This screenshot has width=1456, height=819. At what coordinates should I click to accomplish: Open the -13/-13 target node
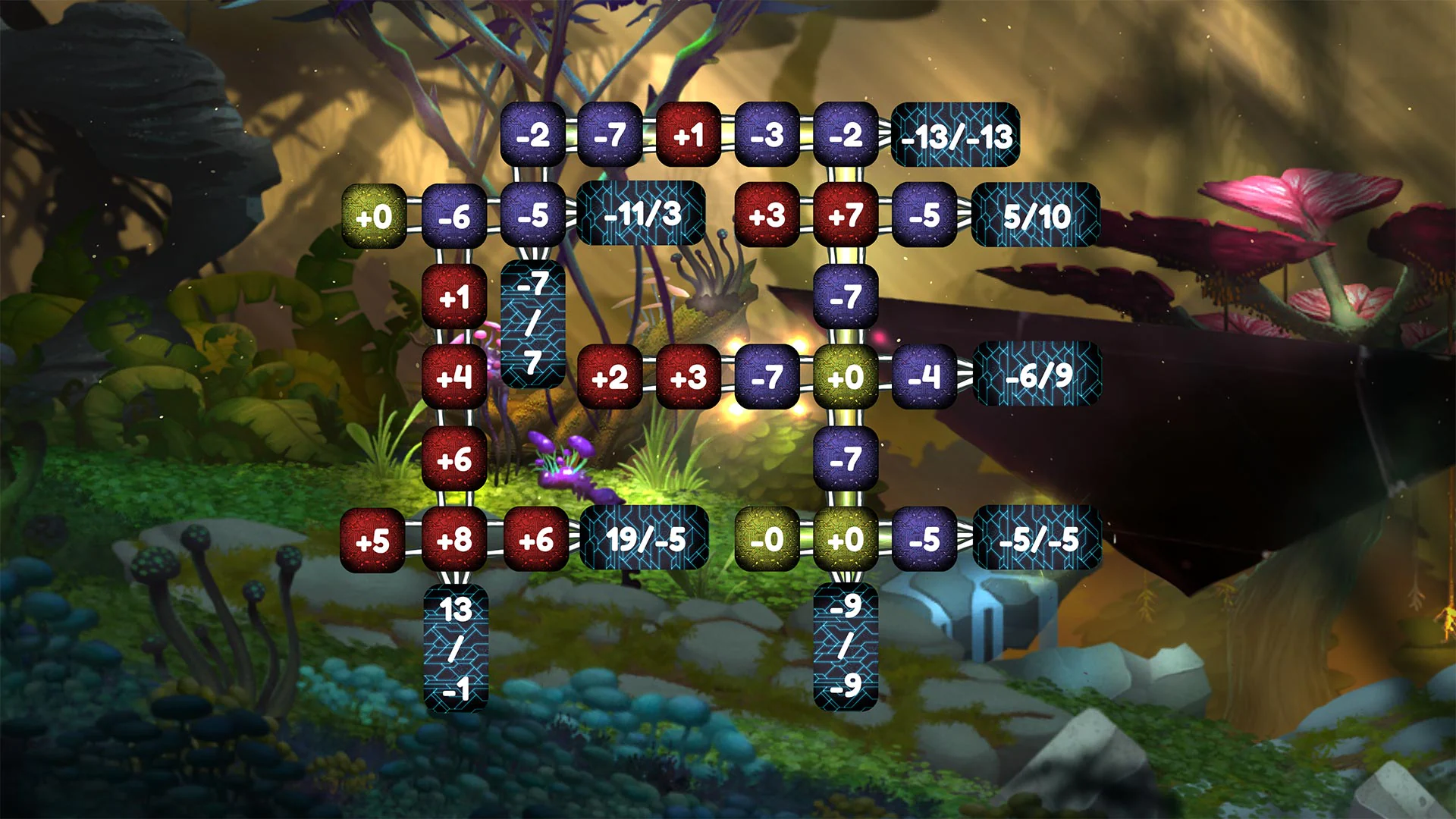click(954, 135)
